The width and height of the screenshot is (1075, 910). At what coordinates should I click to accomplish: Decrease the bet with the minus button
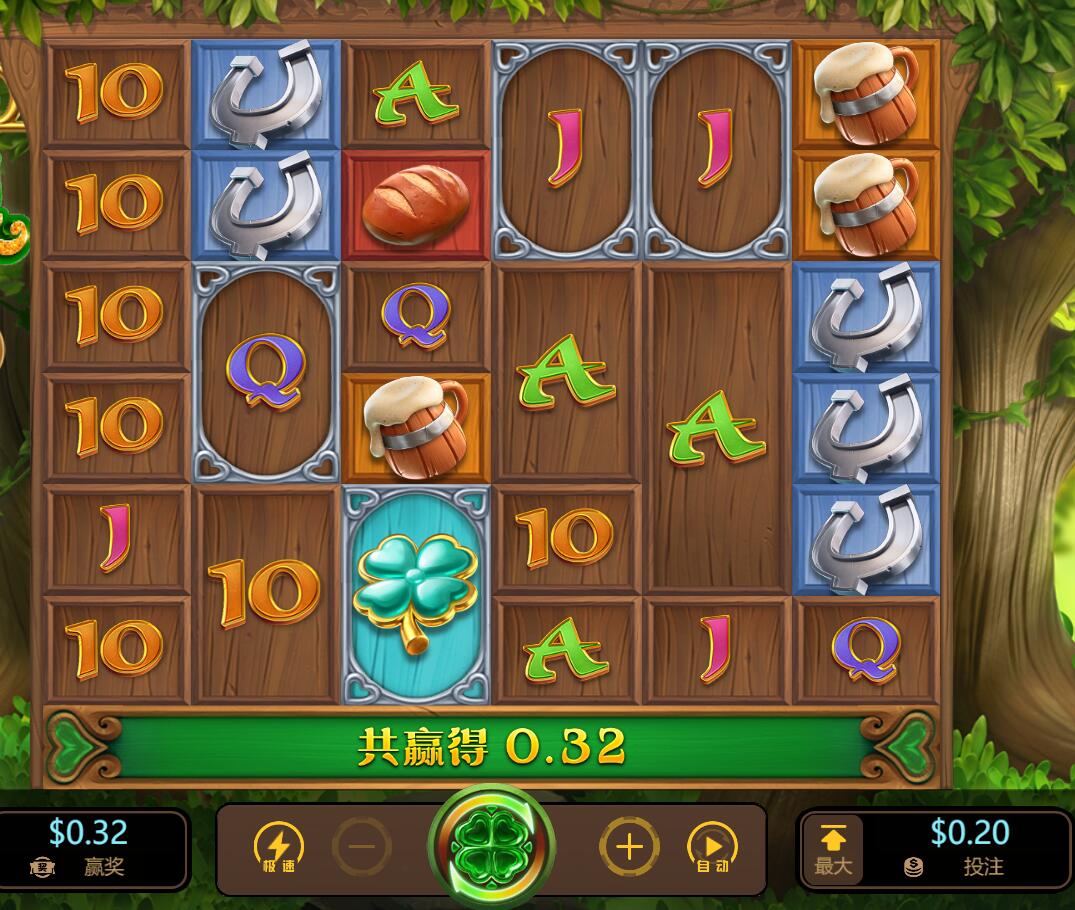point(362,848)
